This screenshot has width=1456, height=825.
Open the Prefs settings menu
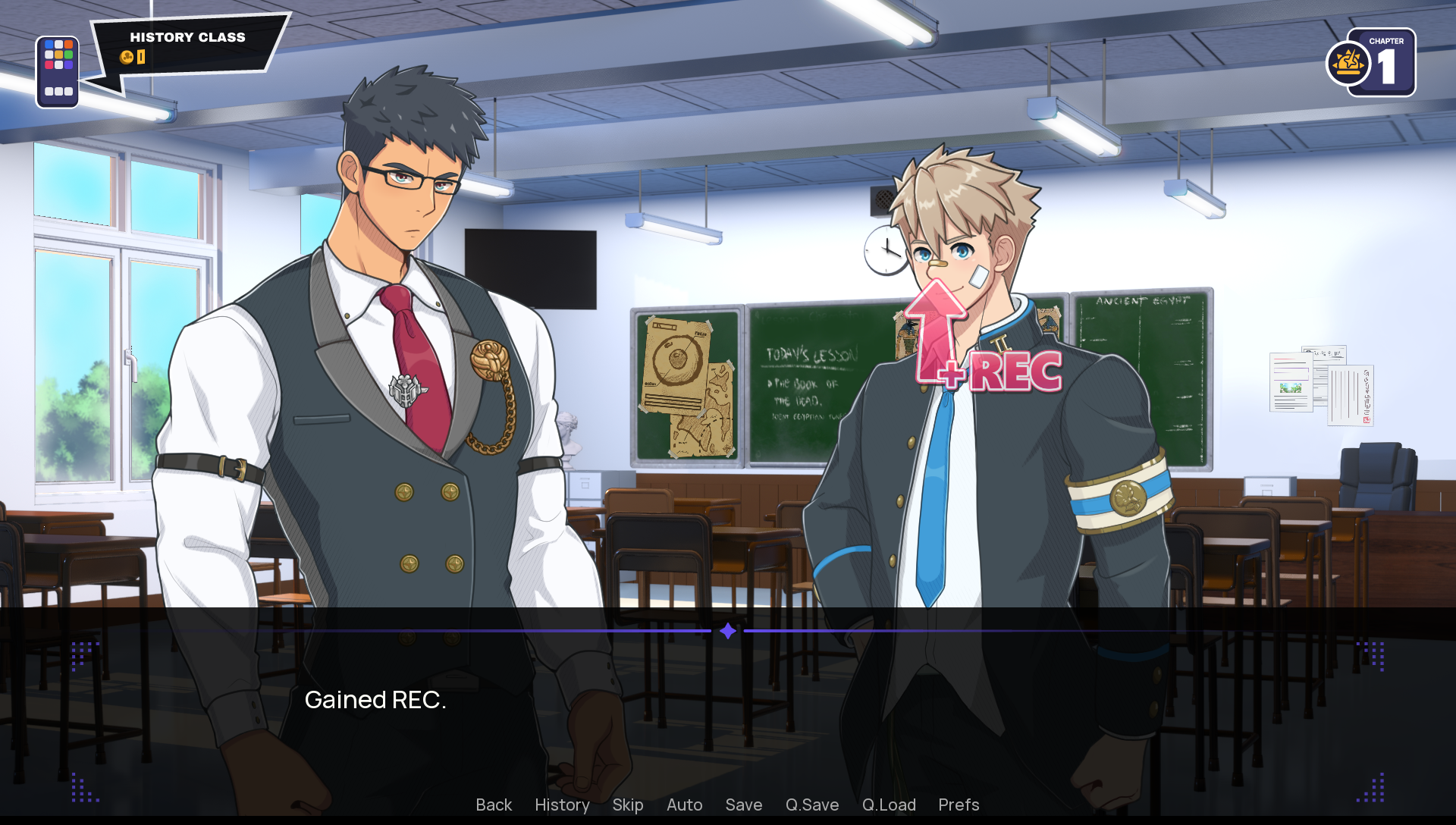point(958,805)
